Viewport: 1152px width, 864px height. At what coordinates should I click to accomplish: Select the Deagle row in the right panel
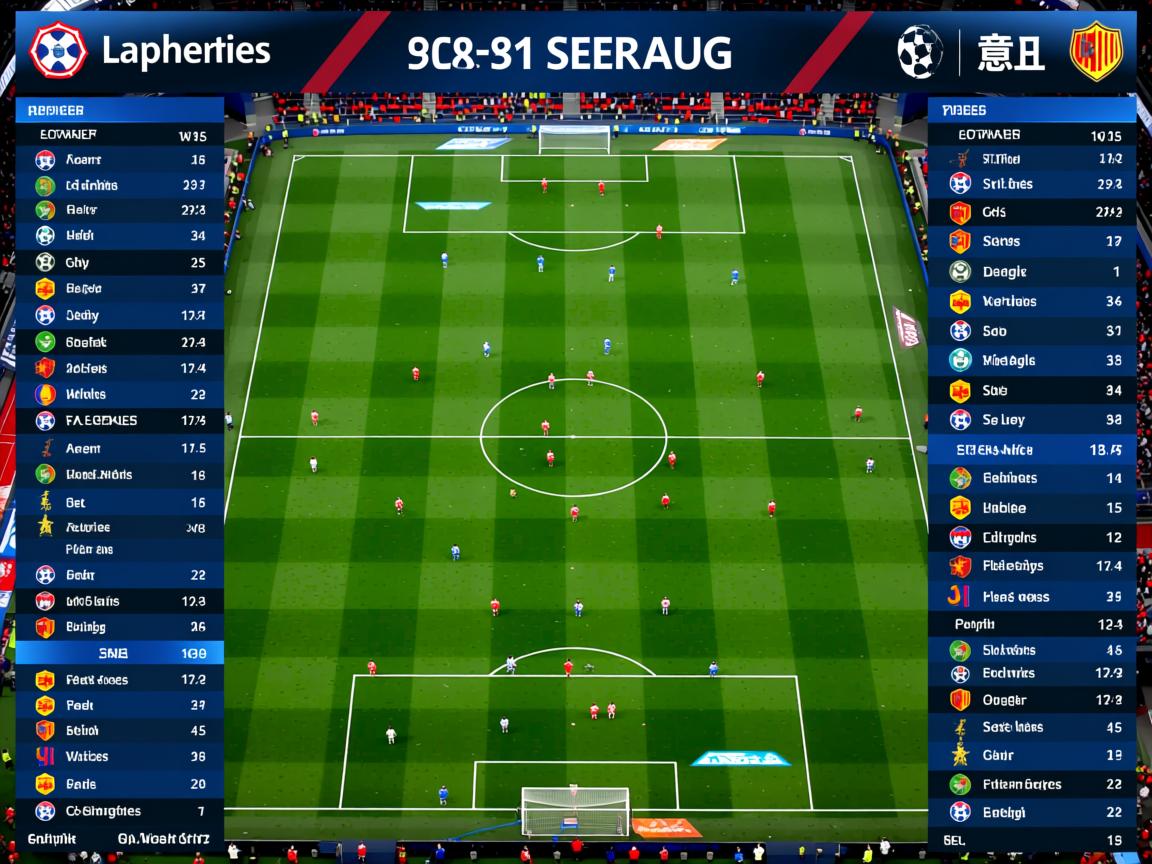pos(1031,272)
